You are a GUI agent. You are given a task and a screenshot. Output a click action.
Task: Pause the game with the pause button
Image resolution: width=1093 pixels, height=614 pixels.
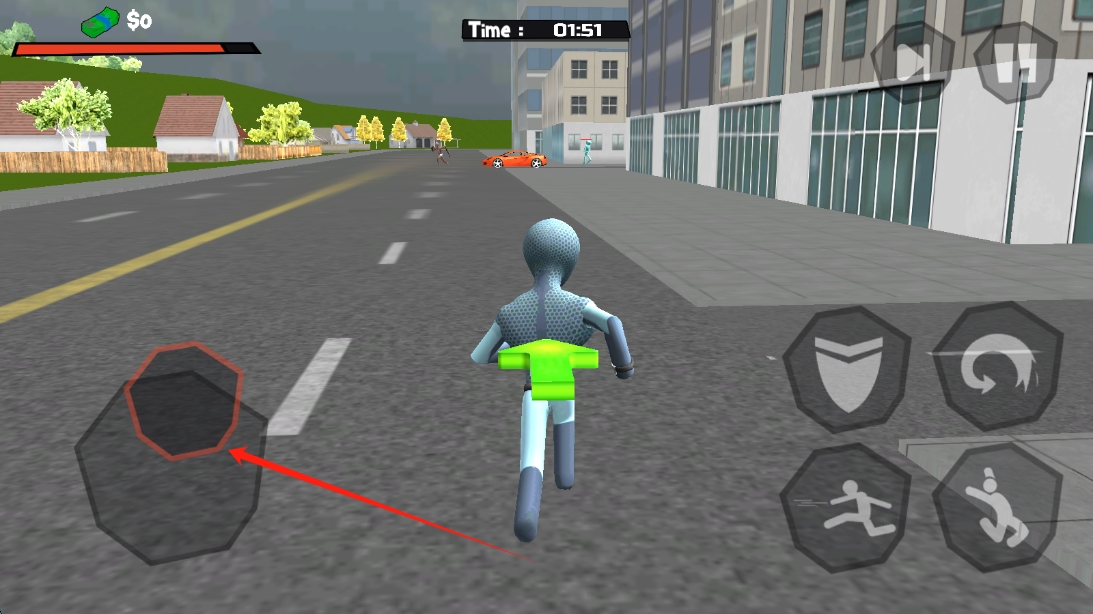pos(1015,62)
